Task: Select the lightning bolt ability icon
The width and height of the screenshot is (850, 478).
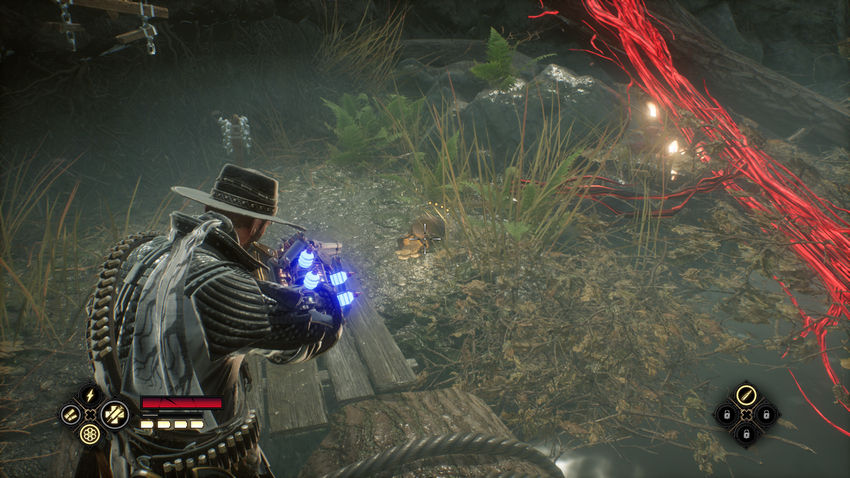Action: (91, 394)
